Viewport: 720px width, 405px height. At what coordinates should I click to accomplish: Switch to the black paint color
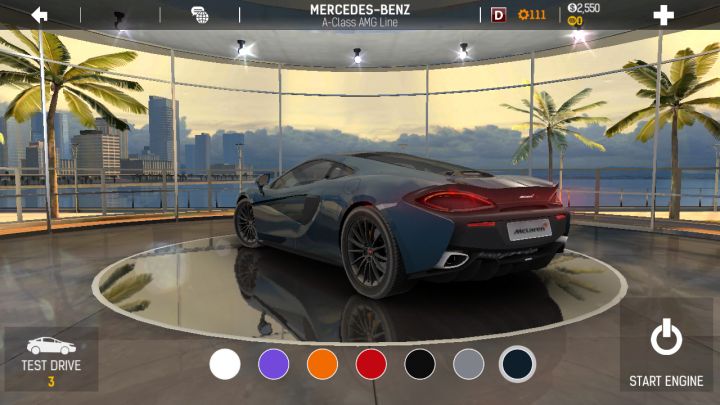click(x=420, y=364)
